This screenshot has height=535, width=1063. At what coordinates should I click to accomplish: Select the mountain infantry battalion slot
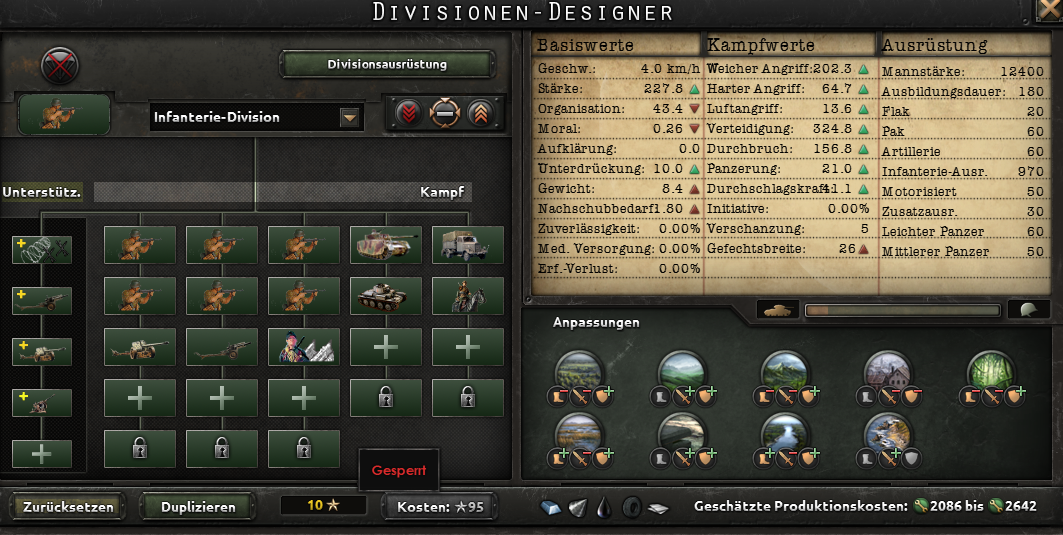click(303, 347)
